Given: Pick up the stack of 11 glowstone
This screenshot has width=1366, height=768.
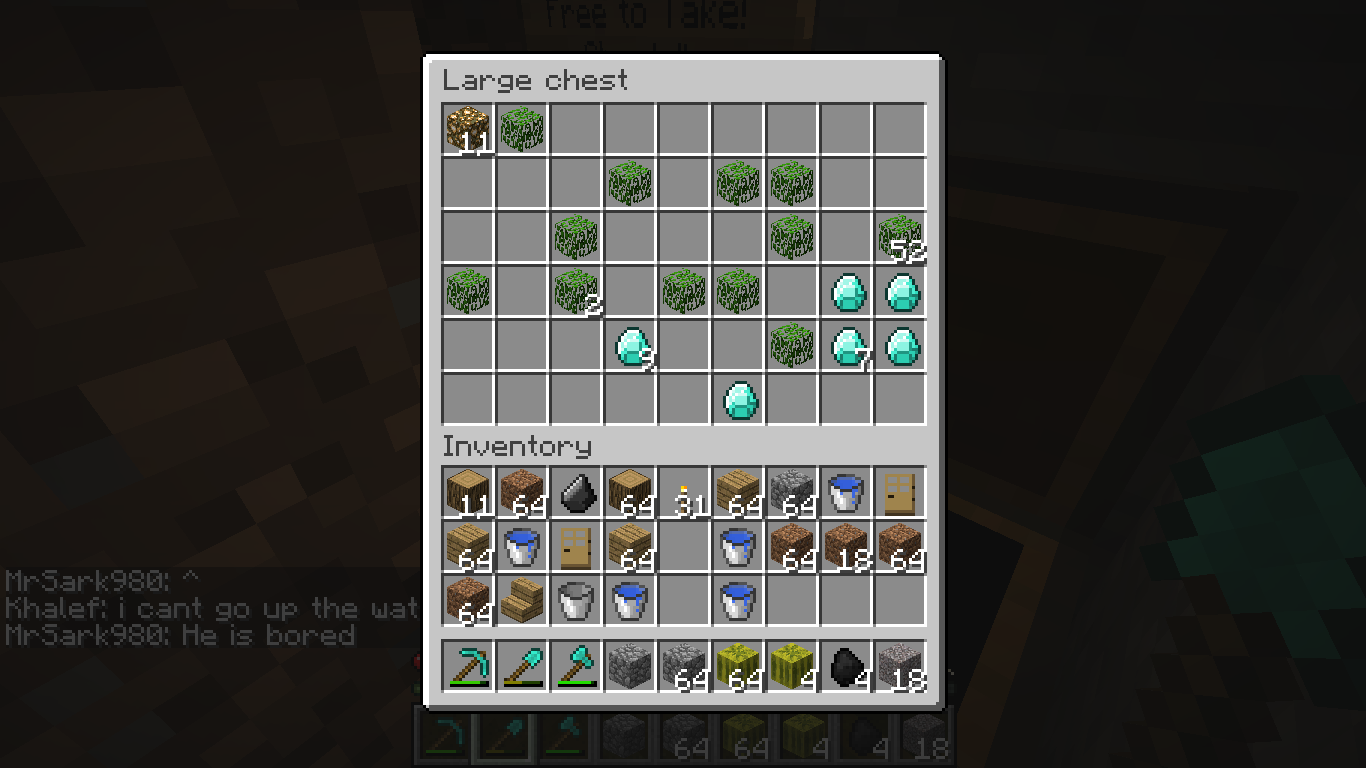Looking at the screenshot, I should pyautogui.click(x=467, y=128).
